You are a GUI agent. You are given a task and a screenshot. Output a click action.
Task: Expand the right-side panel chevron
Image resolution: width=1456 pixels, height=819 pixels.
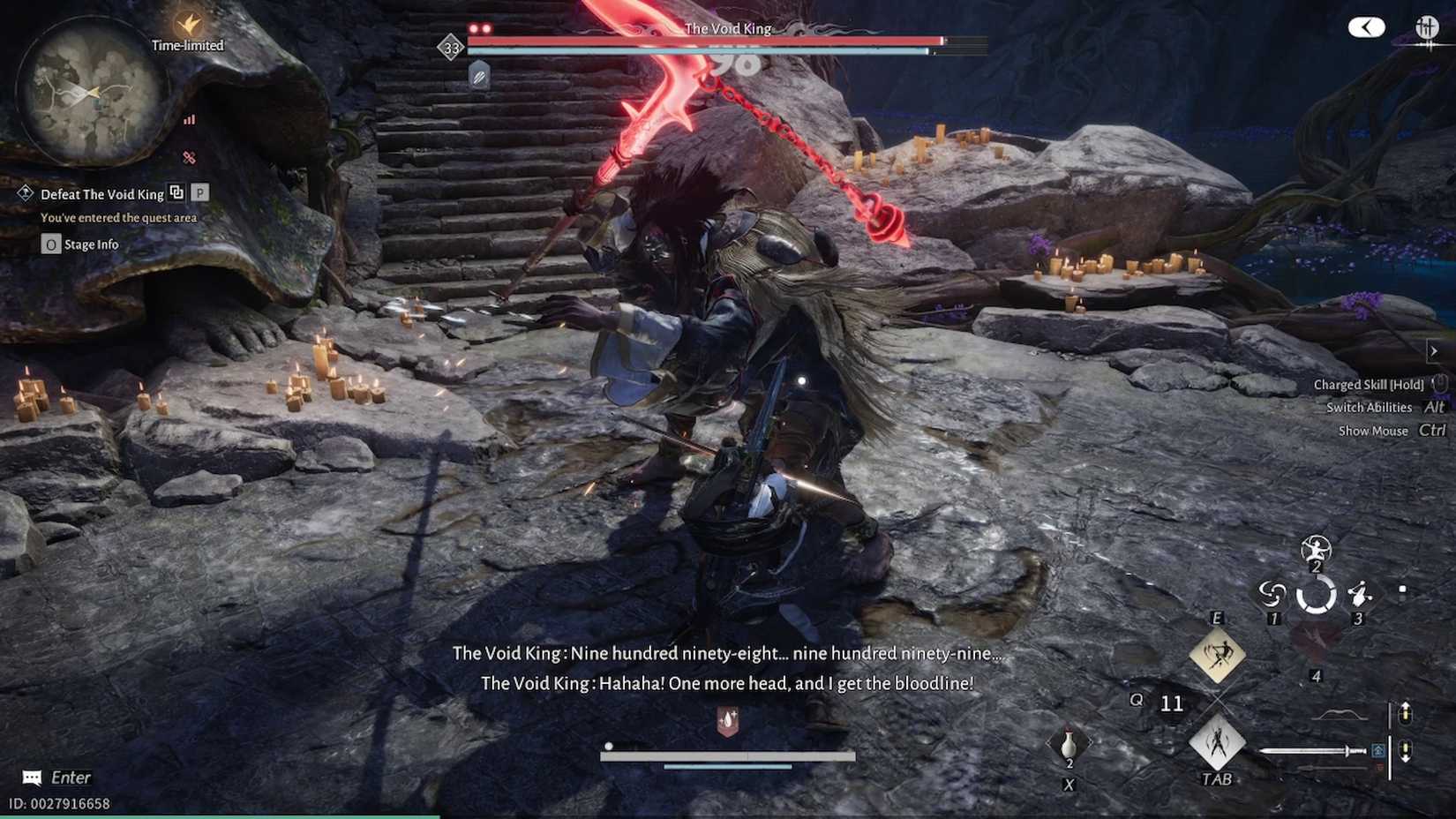coord(1433,350)
